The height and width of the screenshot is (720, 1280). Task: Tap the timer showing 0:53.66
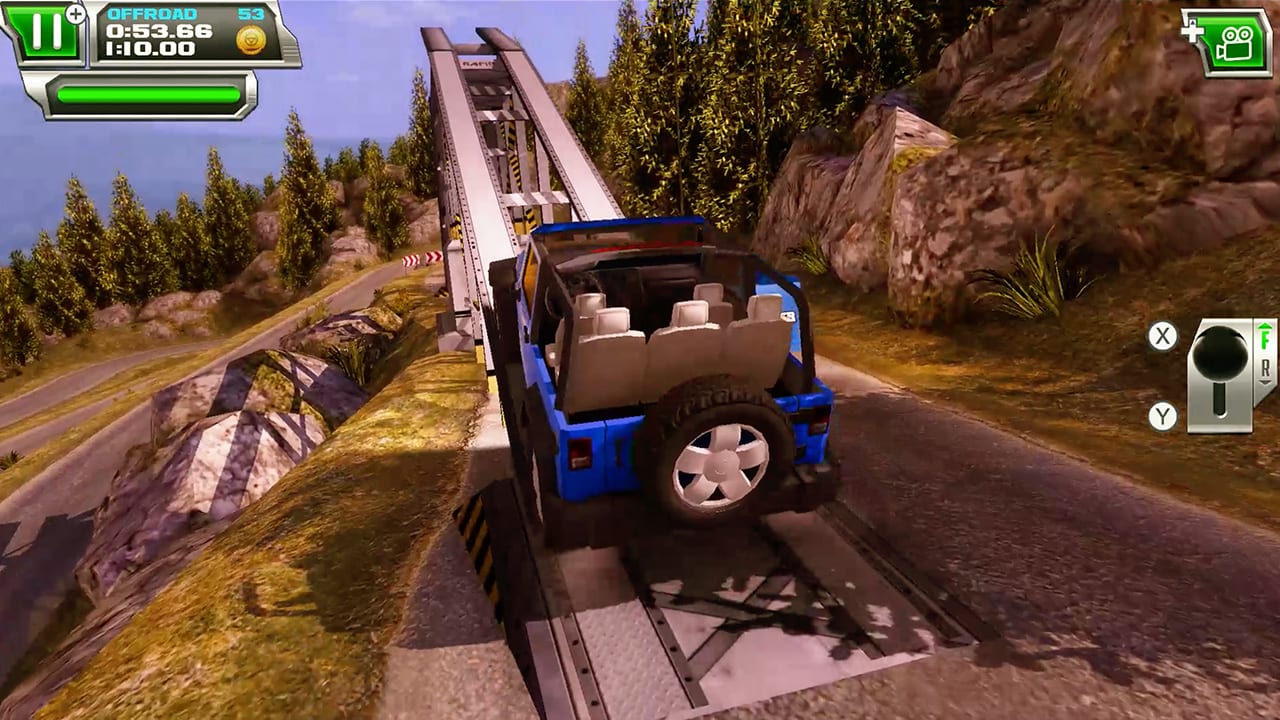tap(158, 30)
